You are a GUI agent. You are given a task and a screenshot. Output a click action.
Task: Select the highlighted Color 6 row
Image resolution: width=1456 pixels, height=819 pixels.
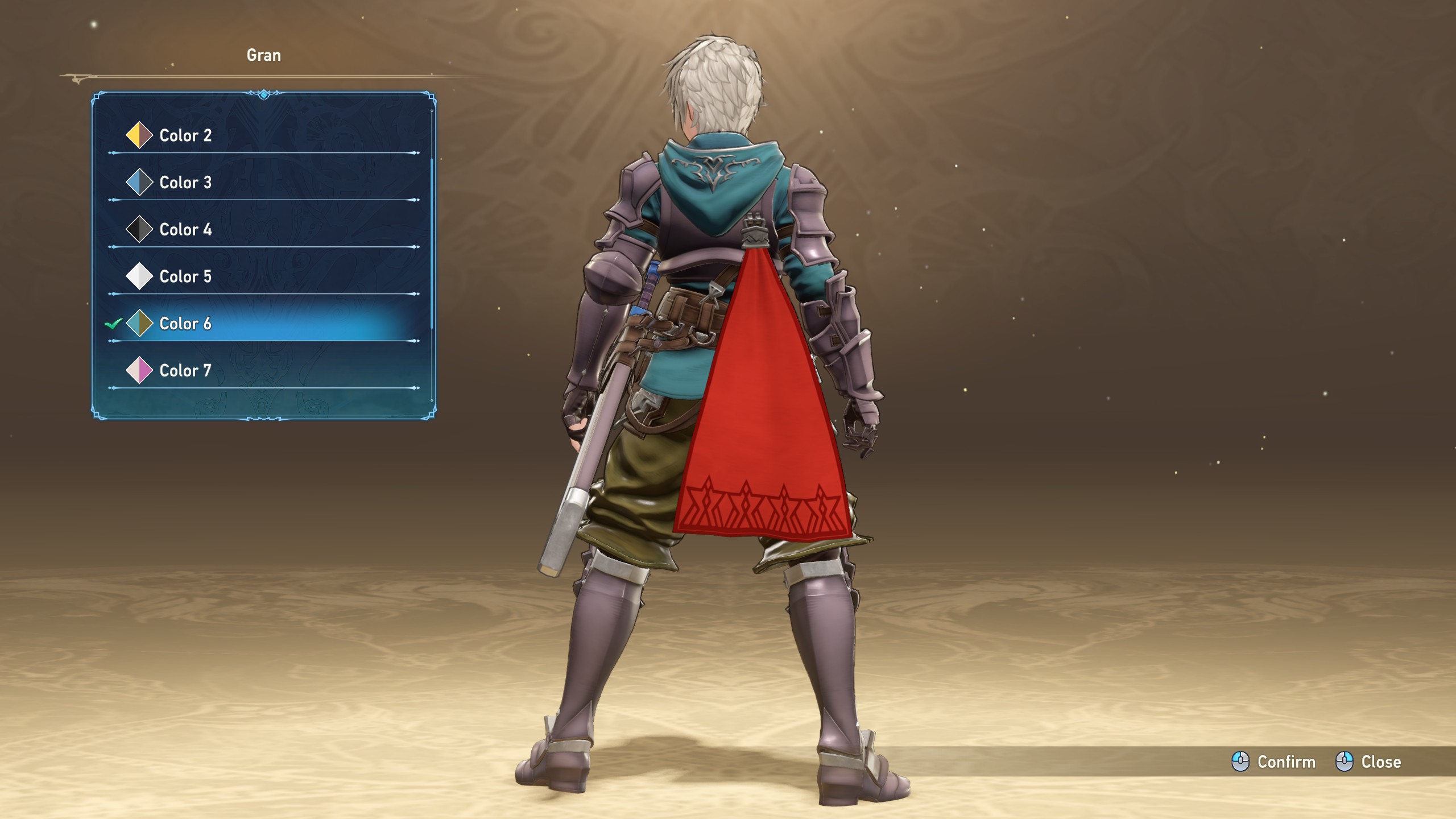185,324
